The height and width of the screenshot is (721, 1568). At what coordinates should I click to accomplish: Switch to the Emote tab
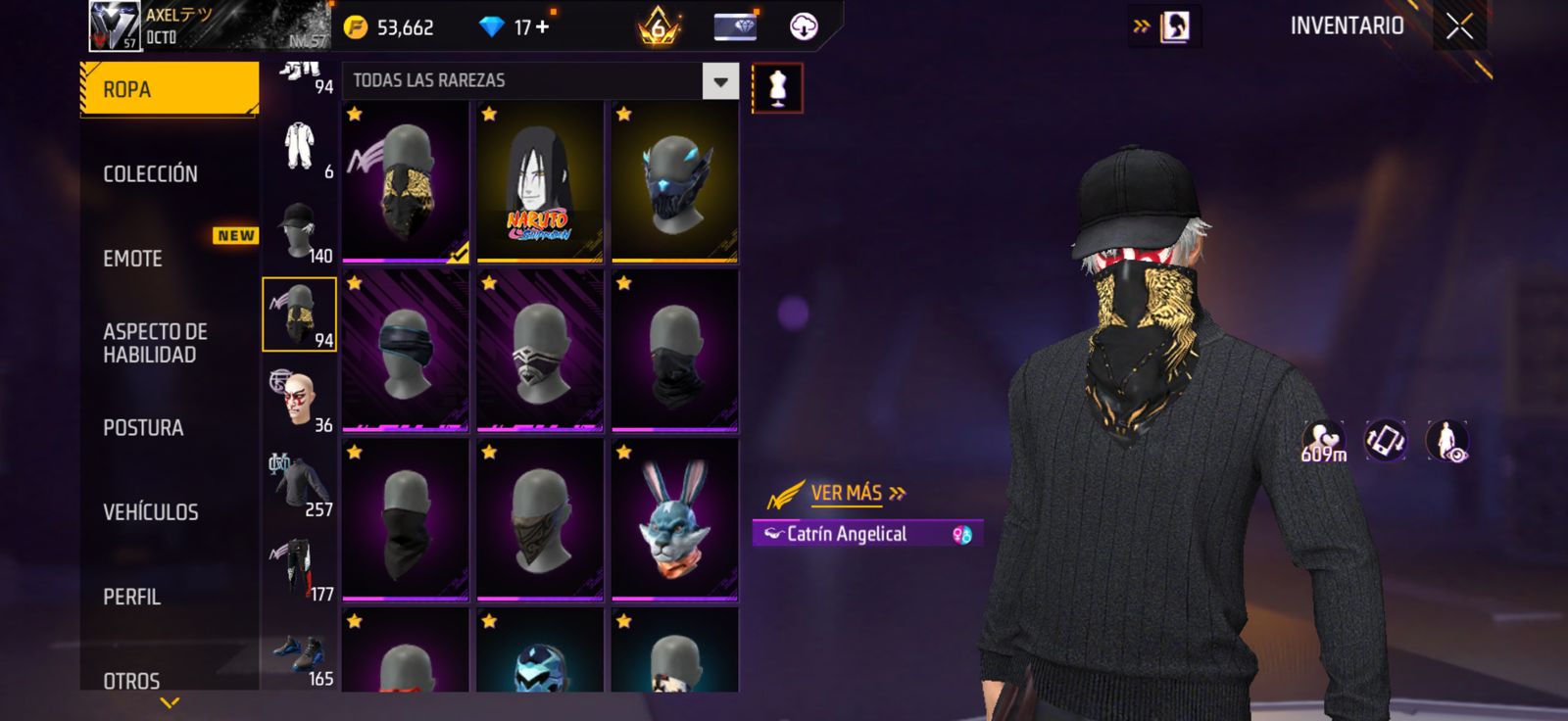point(133,259)
